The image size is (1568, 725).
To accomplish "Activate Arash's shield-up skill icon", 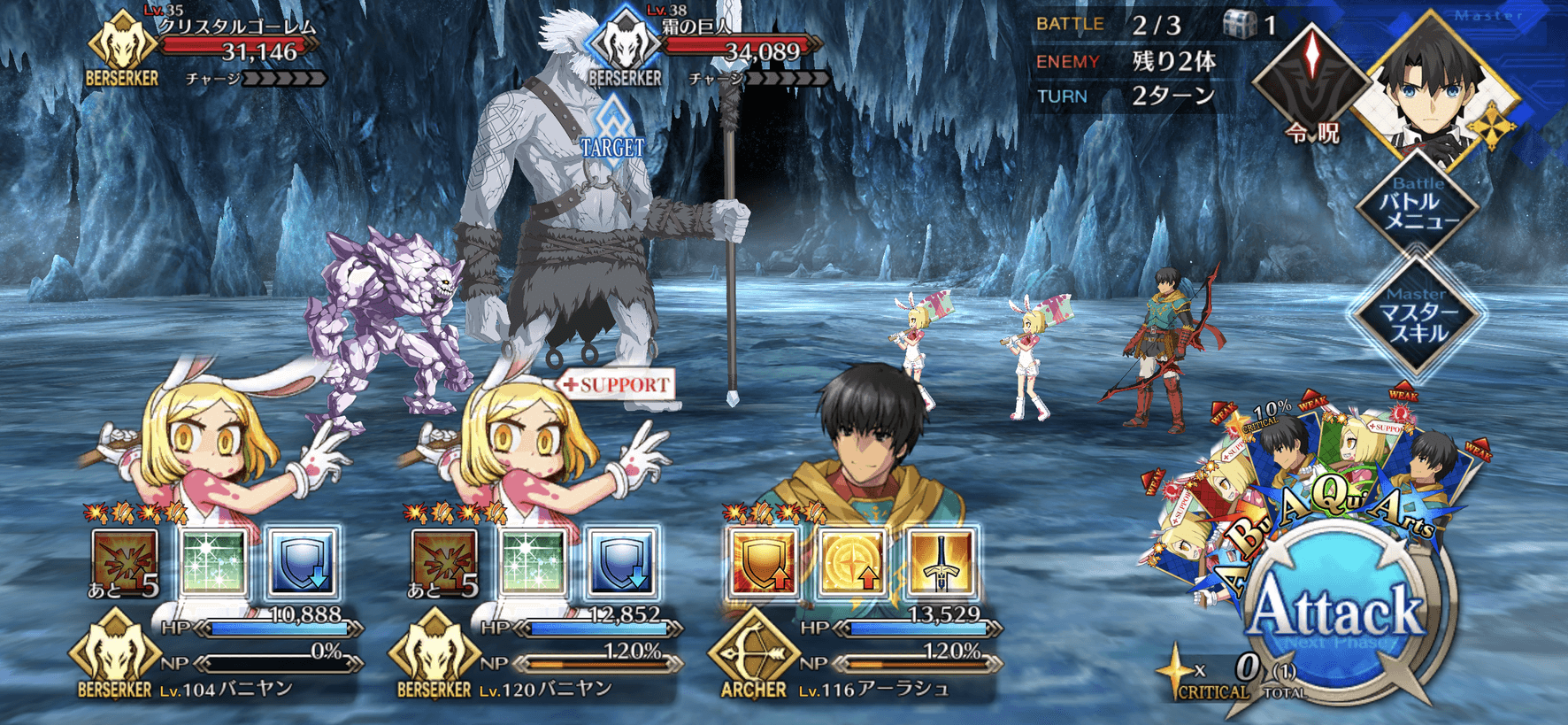I will pos(762,561).
